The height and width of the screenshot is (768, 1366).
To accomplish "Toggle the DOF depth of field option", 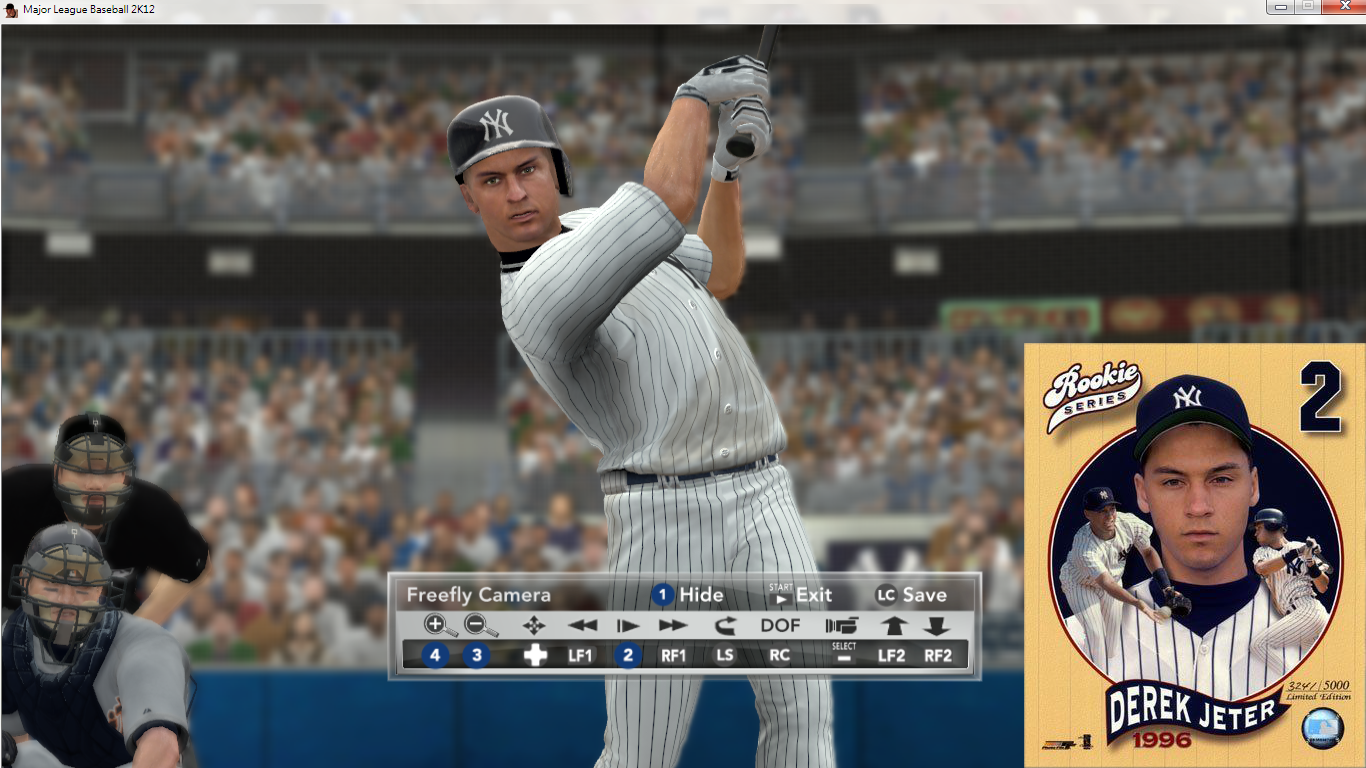I will click(780, 626).
